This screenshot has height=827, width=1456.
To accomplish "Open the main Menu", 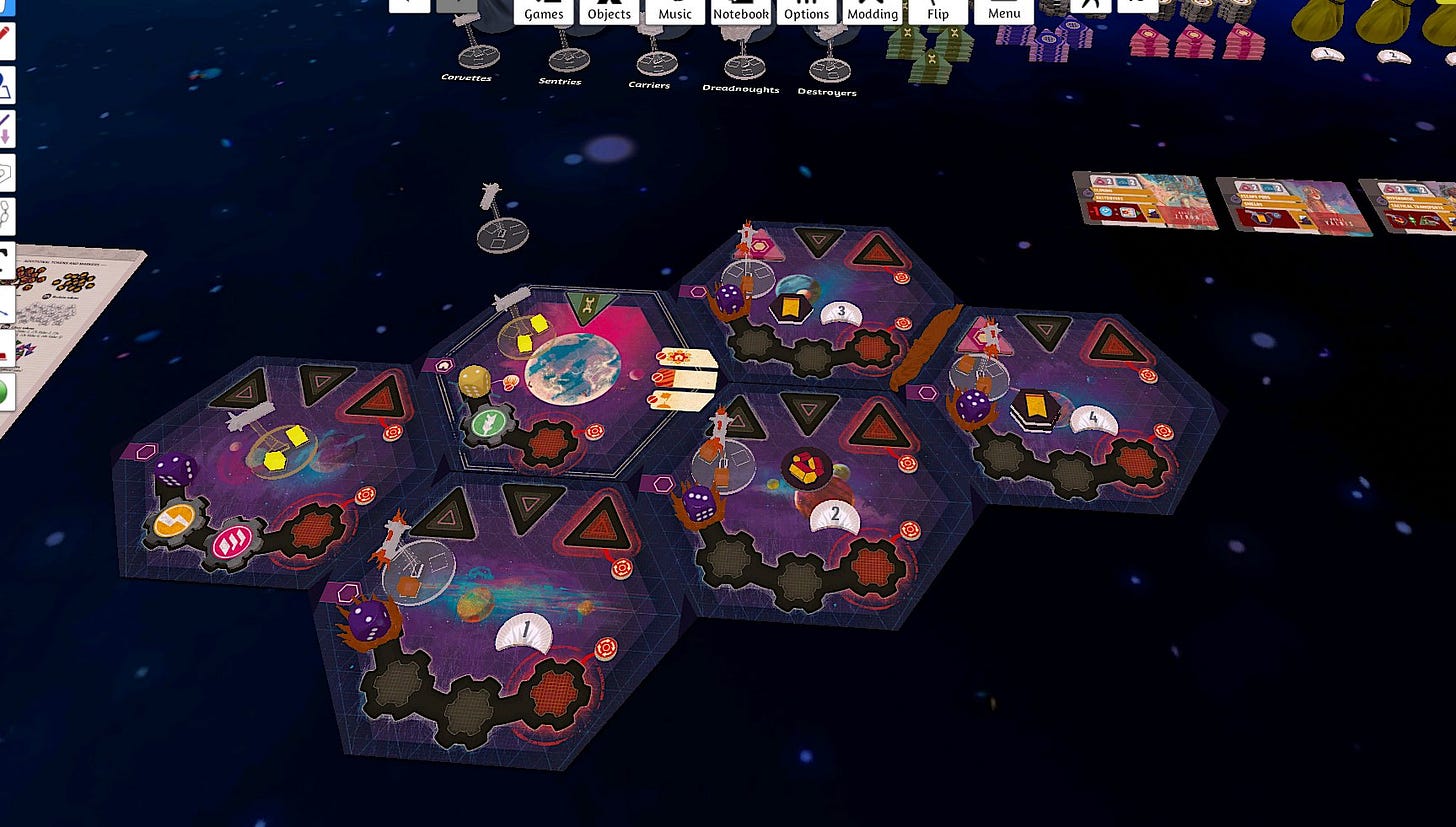I will 1004,11.
